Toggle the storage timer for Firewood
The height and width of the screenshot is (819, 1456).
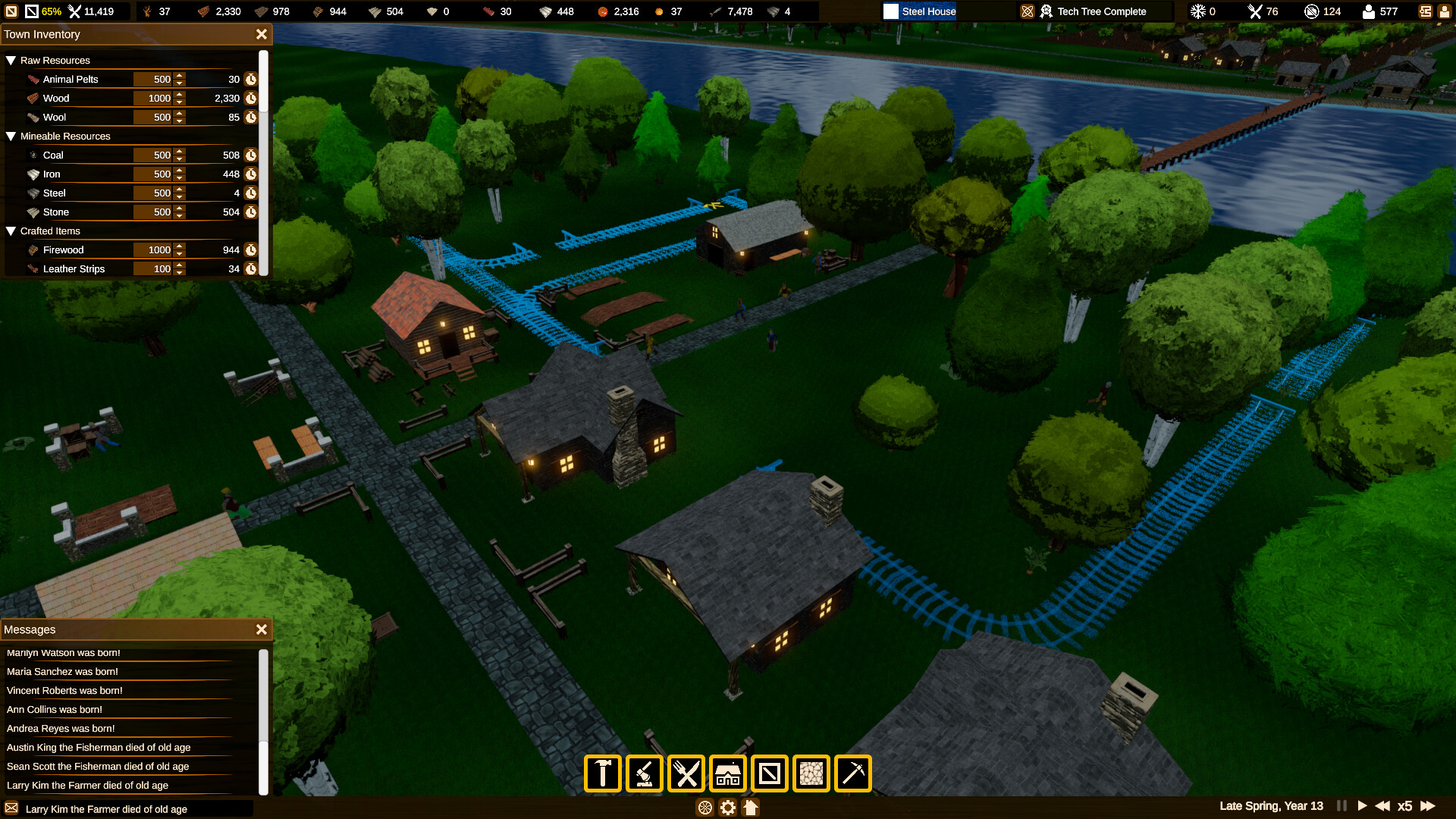(251, 249)
